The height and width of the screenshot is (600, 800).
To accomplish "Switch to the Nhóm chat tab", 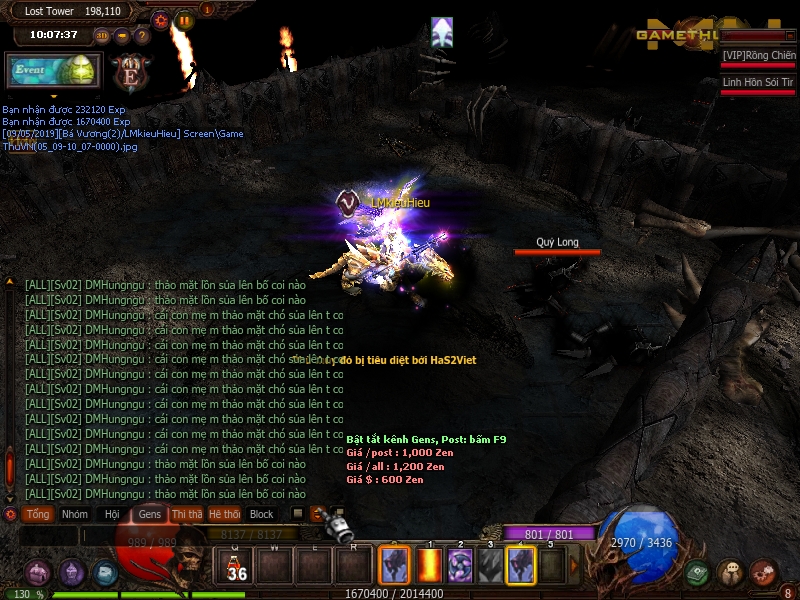I will (x=74, y=514).
